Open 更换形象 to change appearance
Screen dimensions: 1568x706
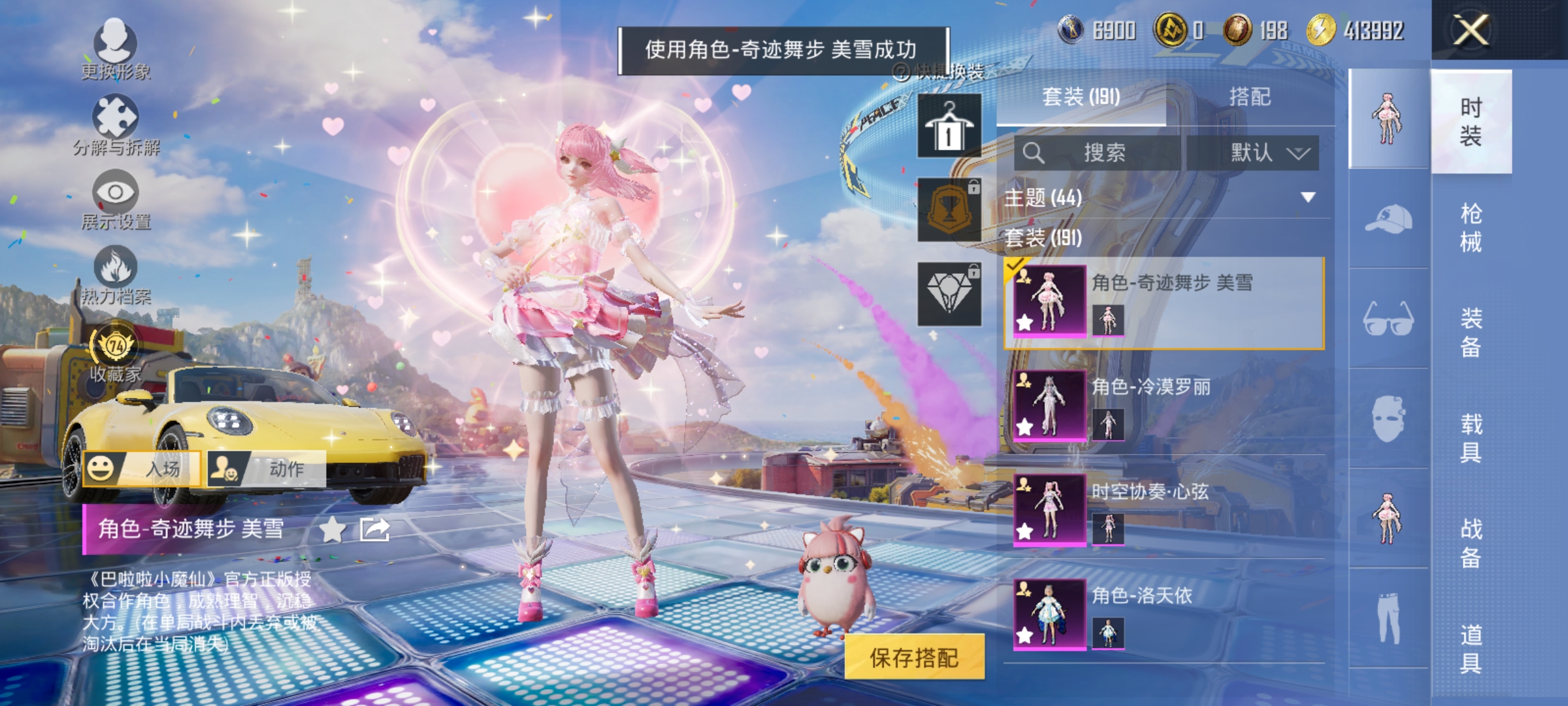(x=116, y=49)
